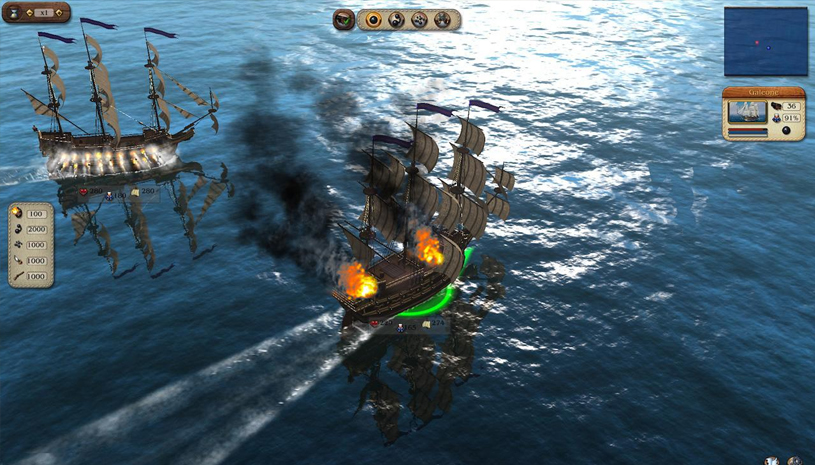Switch to grapeshot ammunition
The width and height of the screenshot is (815, 465).
(x=419, y=19)
